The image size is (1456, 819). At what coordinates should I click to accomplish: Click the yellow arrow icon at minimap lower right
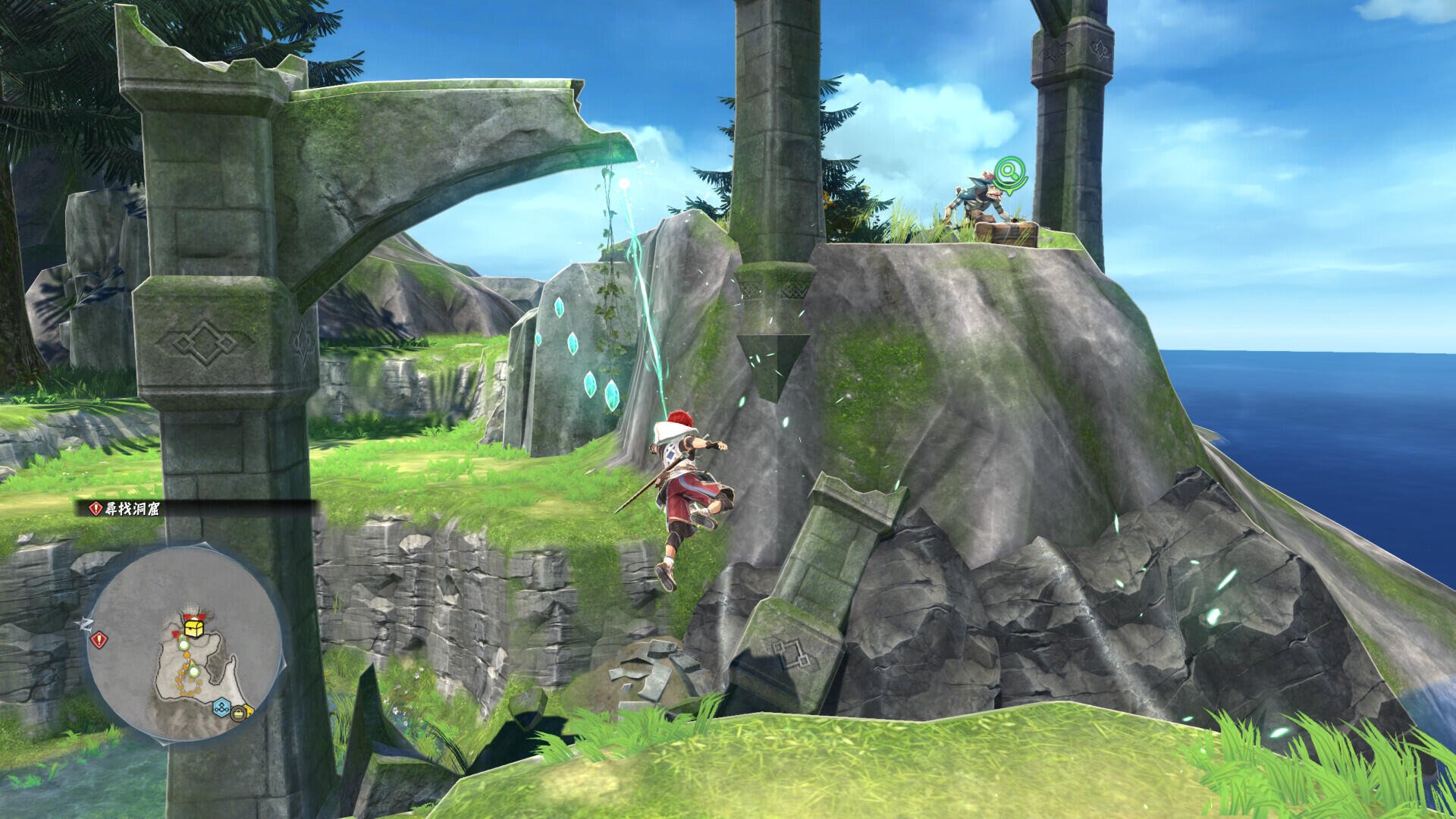point(249,710)
